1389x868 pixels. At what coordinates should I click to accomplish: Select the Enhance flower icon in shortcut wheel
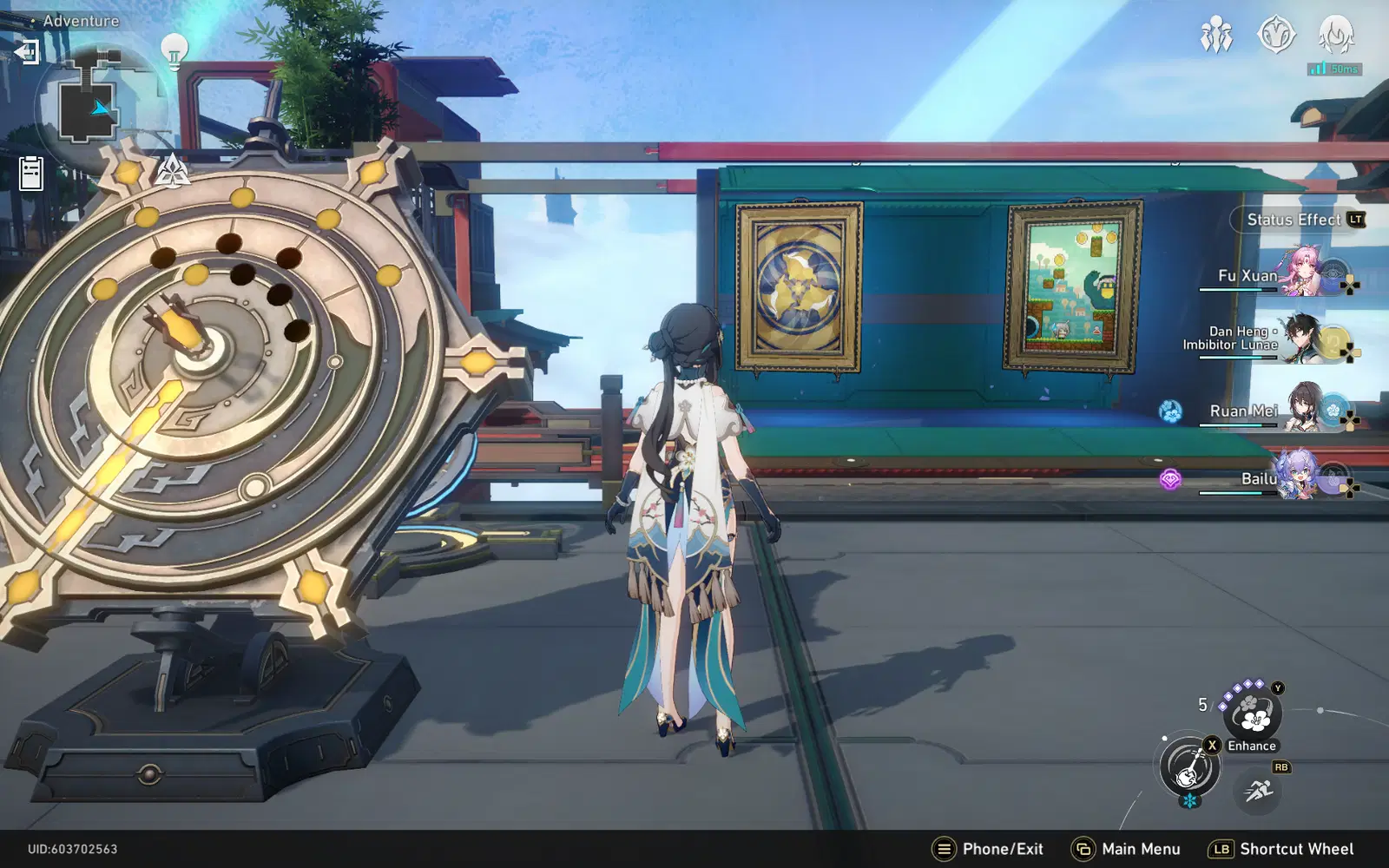1250,713
